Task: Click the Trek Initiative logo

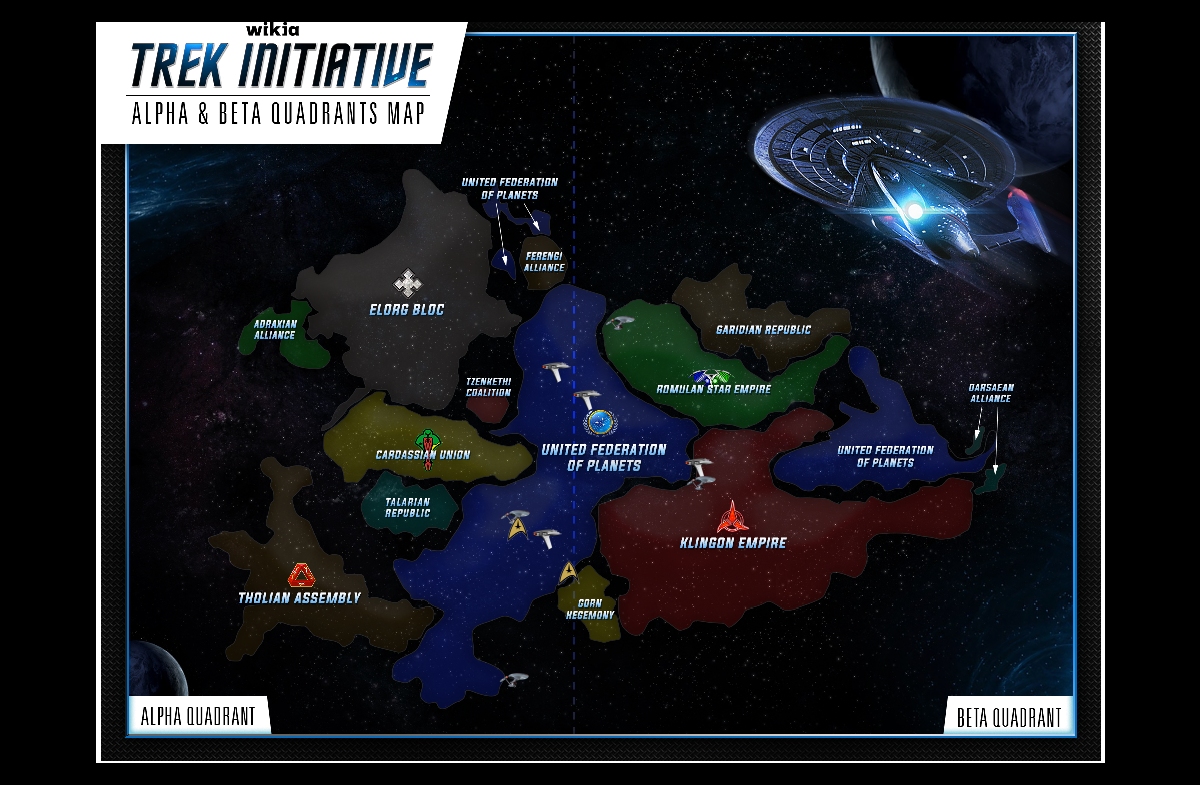Action: pos(282,65)
